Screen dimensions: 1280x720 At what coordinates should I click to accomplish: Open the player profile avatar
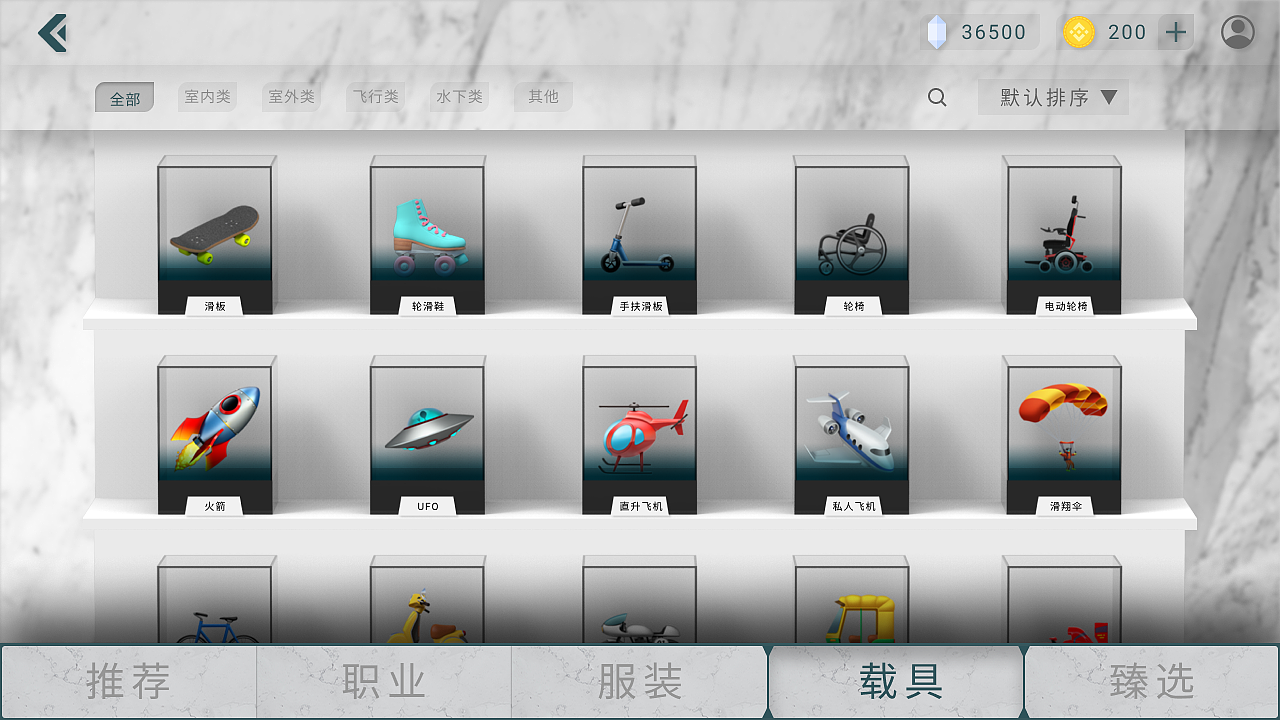1237,31
